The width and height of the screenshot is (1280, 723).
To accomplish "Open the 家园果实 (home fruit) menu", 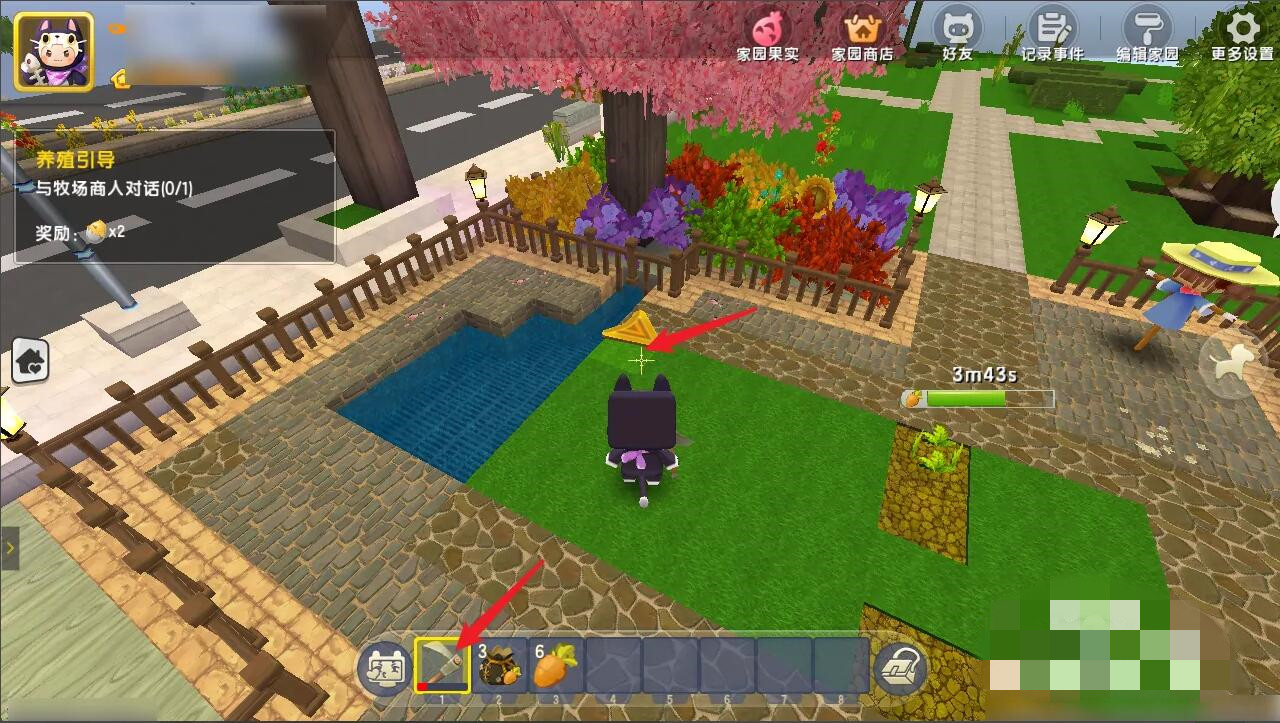I will pos(767,34).
